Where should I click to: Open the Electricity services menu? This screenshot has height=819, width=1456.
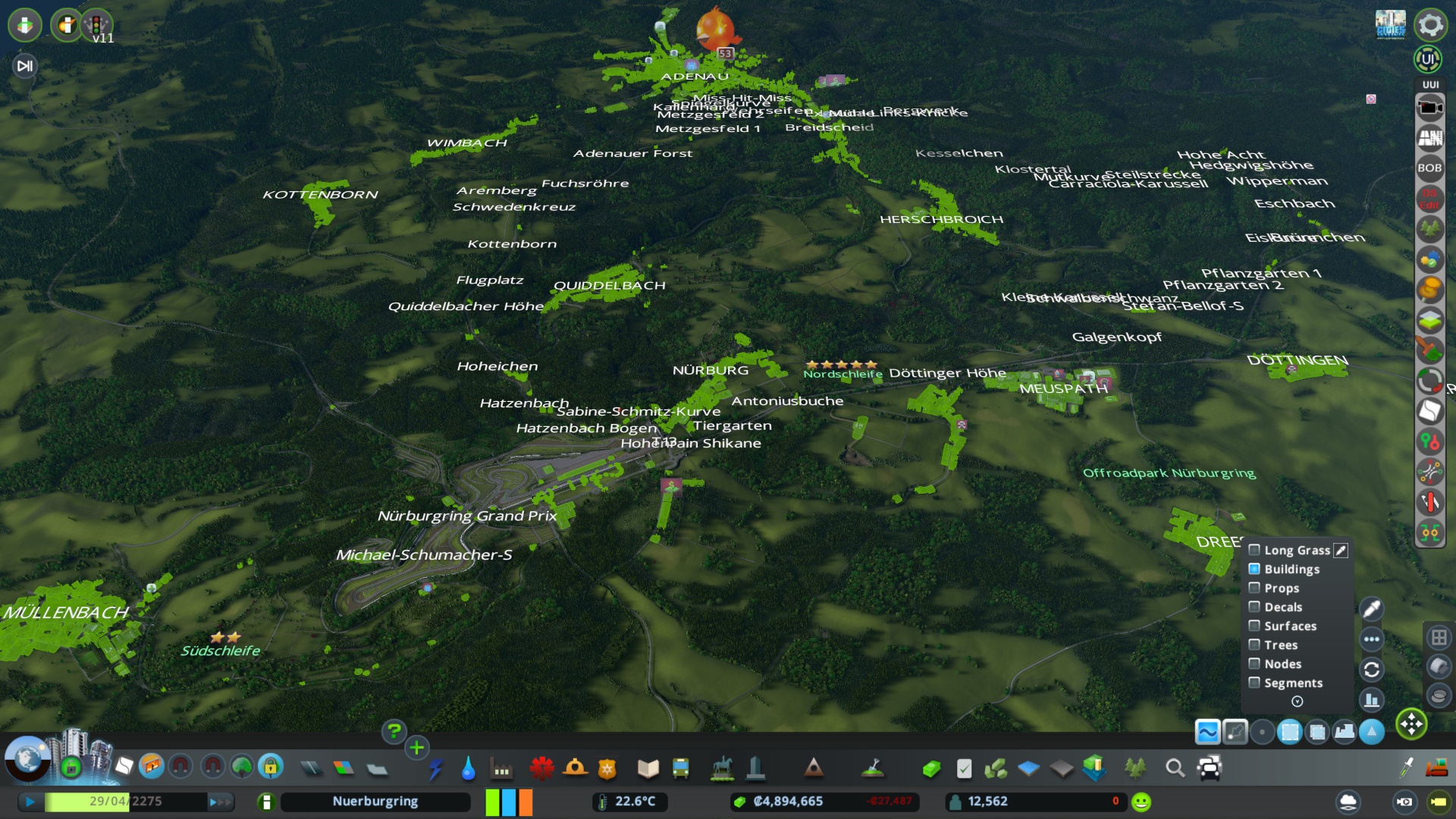tap(435, 770)
